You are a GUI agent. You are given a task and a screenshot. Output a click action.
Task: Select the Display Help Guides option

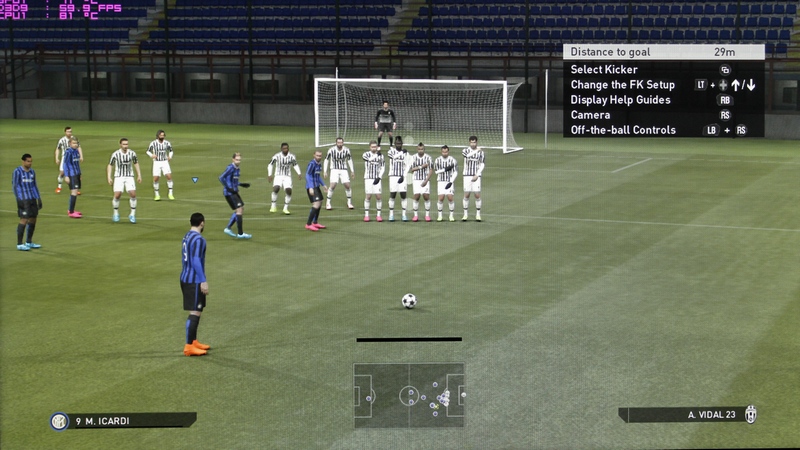(620, 100)
